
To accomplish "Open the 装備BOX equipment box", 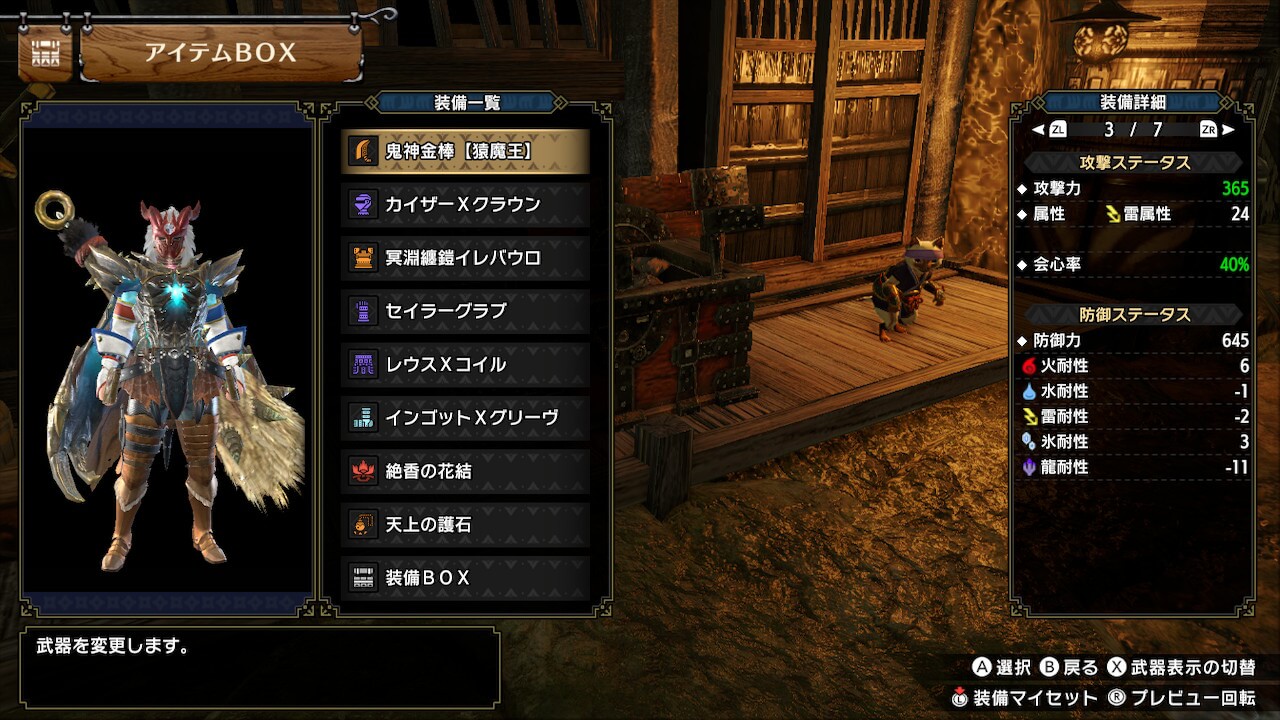I will click(465, 578).
